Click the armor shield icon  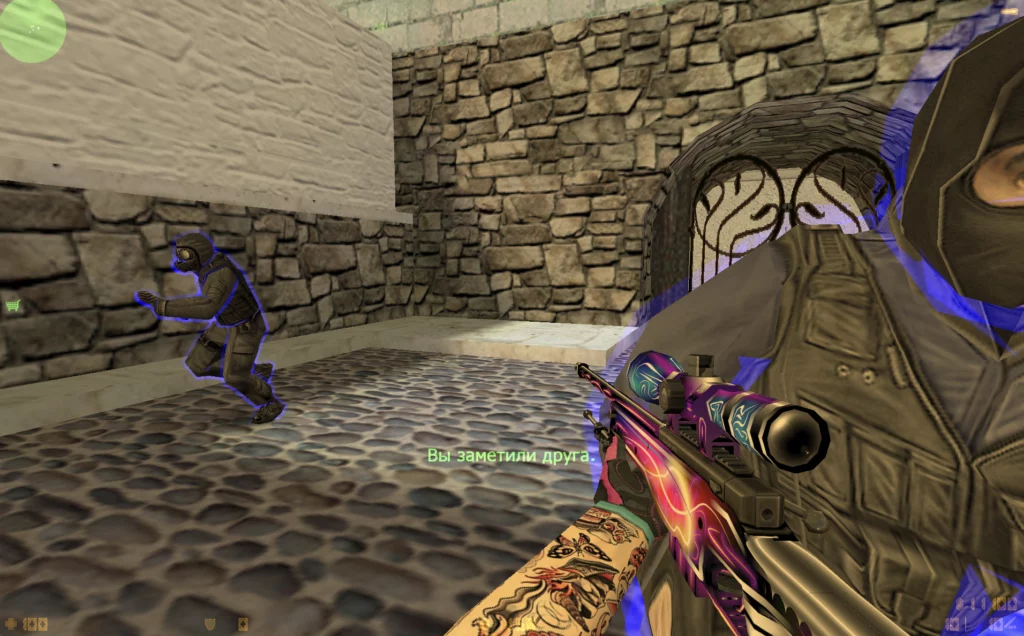209,624
